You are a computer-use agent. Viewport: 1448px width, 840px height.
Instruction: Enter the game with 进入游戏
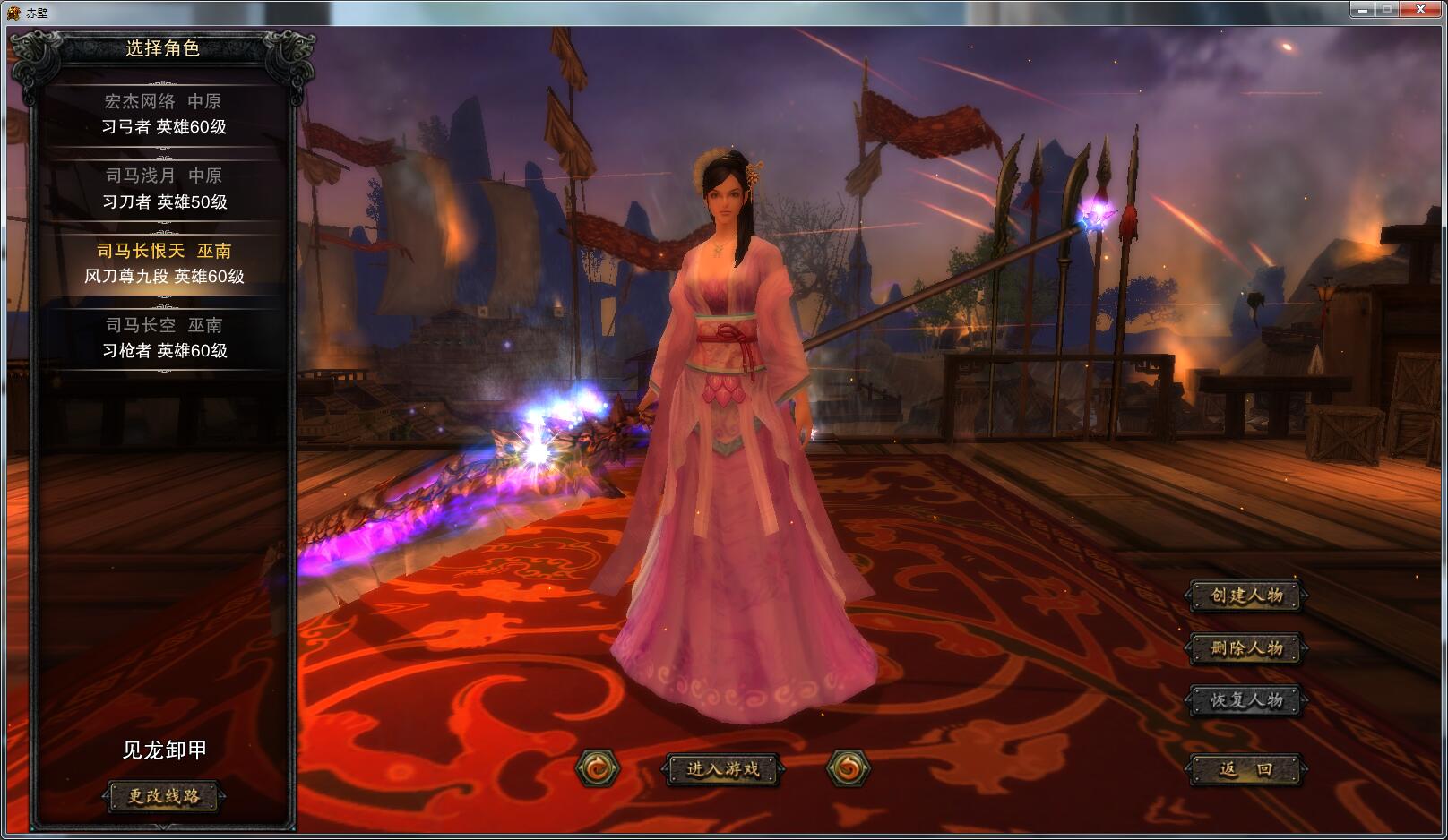click(722, 768)
